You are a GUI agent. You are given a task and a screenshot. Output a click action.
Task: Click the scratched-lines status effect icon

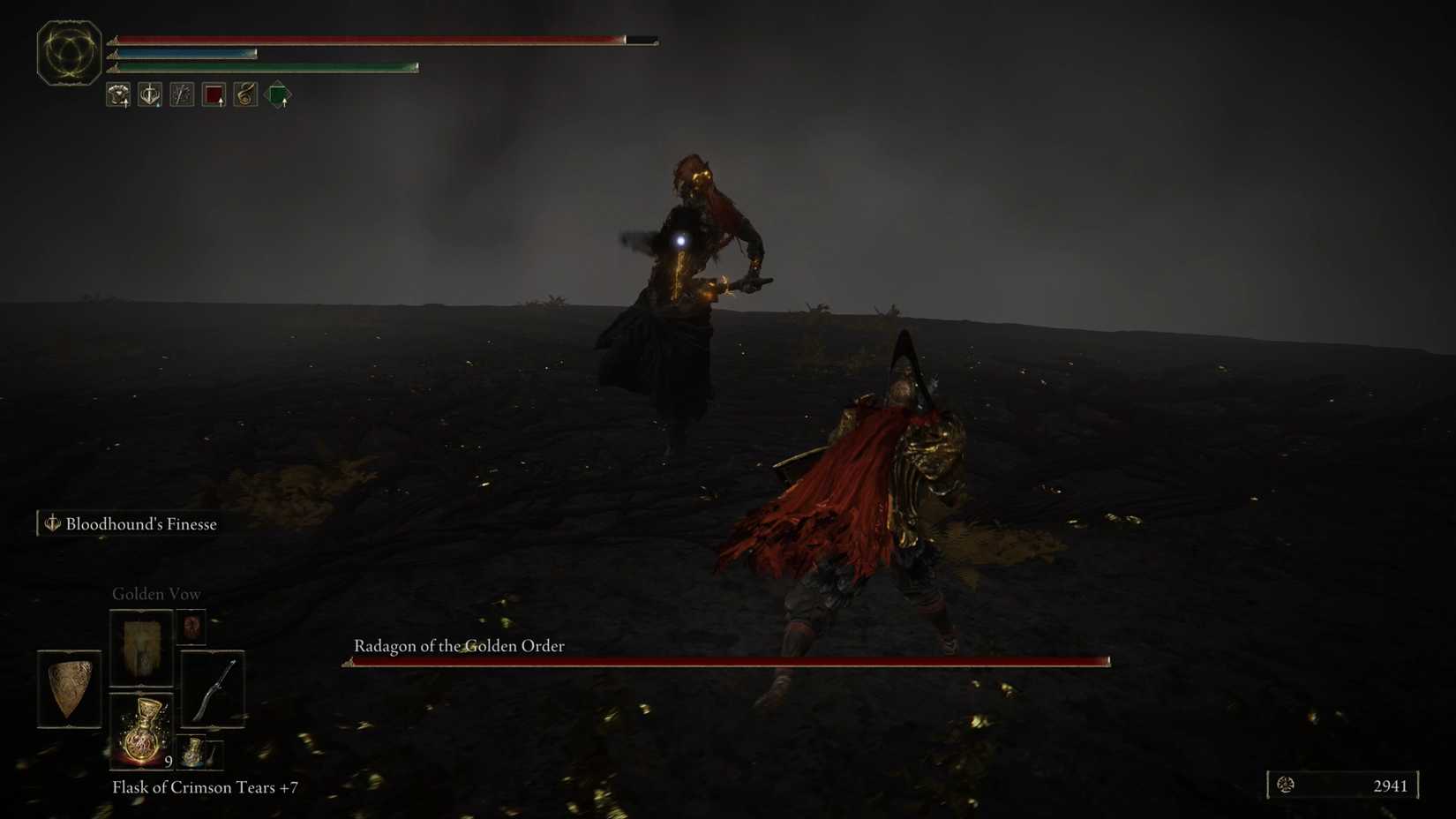[x=181, y=94]
